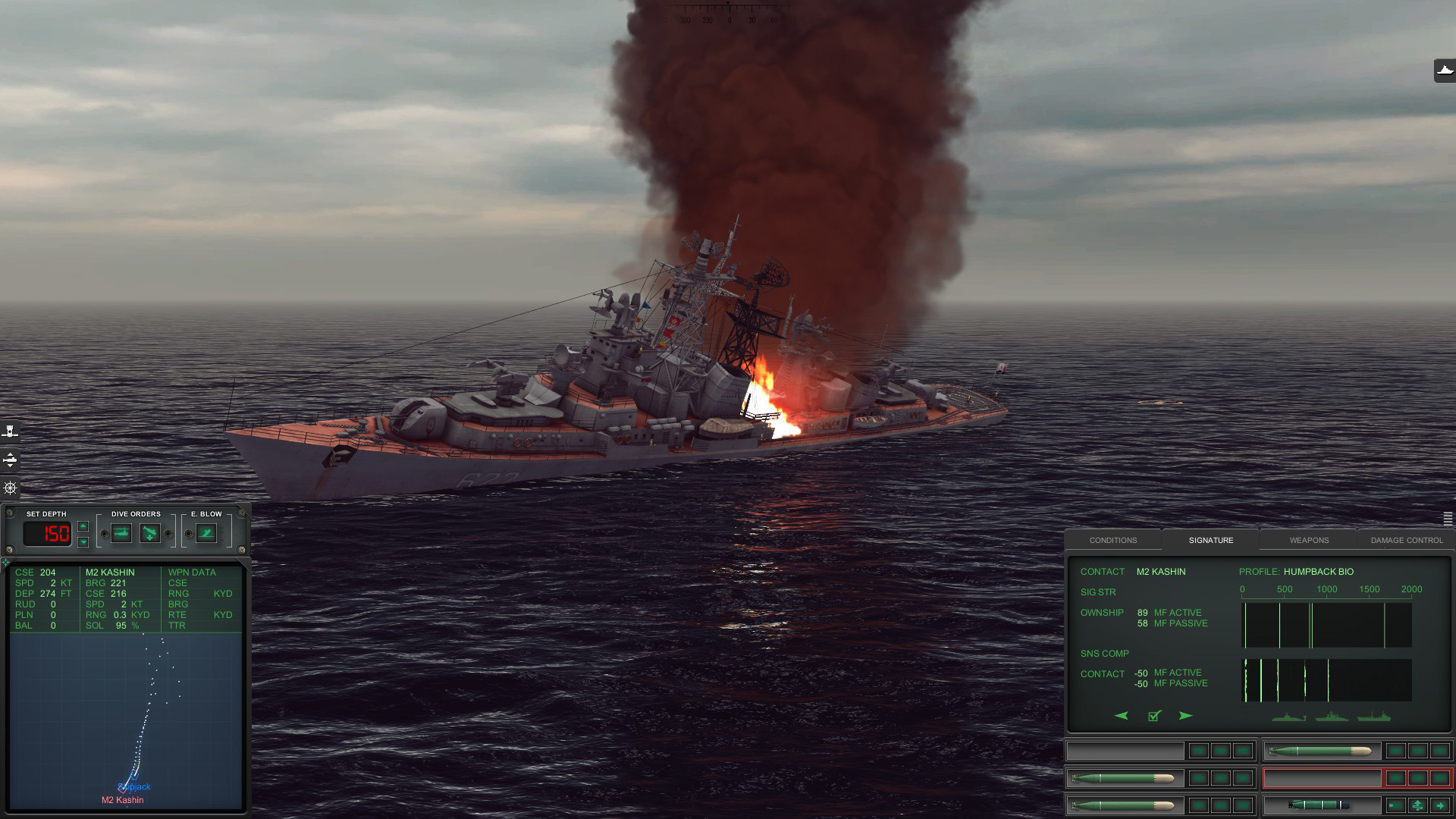Image resolution: width=1456 pixels, height=819 pixels.
Task: Click the periscope icon at top of left sidebar
Action: (x=9, y=431)
